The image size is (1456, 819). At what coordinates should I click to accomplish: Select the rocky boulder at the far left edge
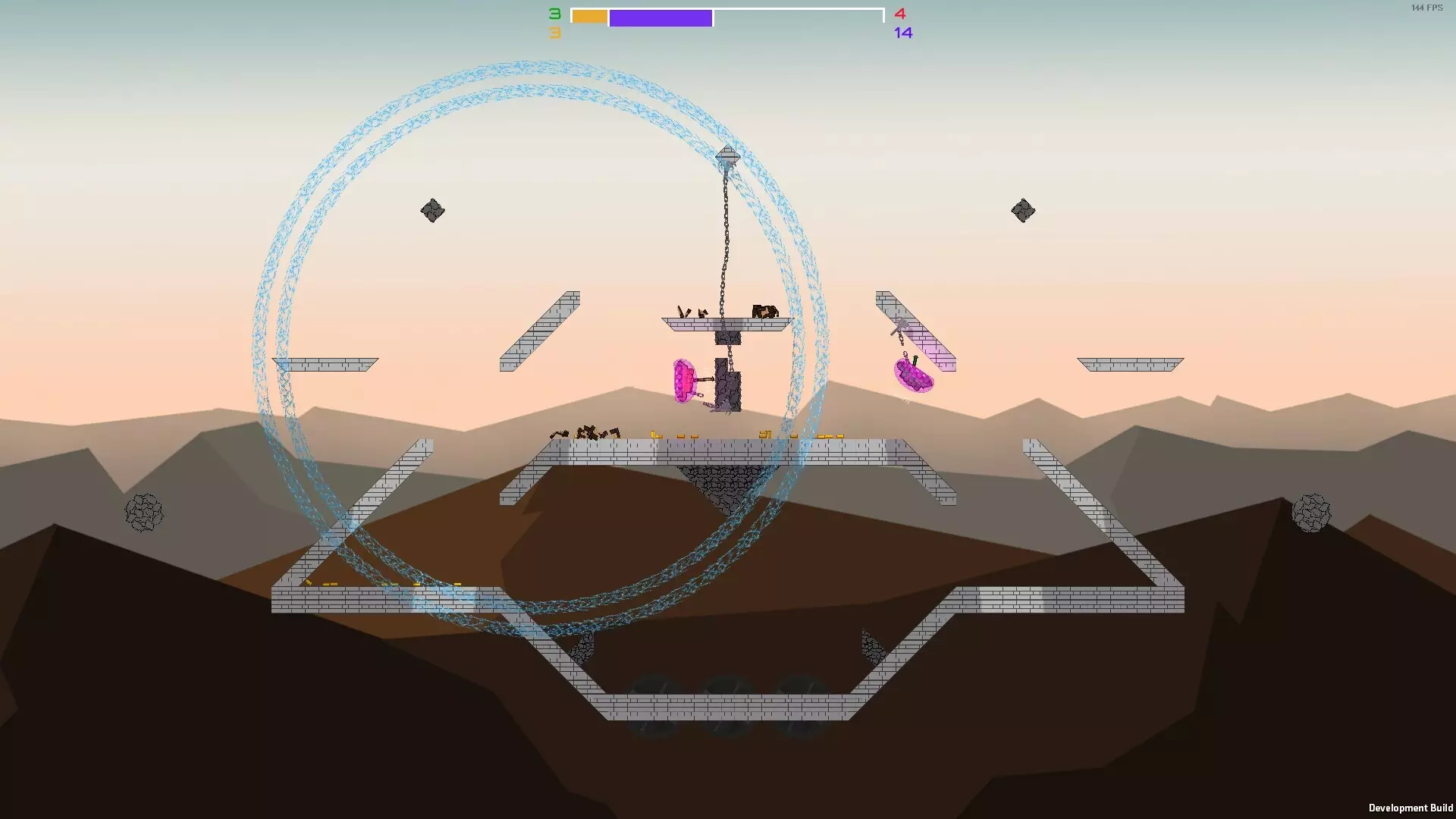tap(143, 513)
